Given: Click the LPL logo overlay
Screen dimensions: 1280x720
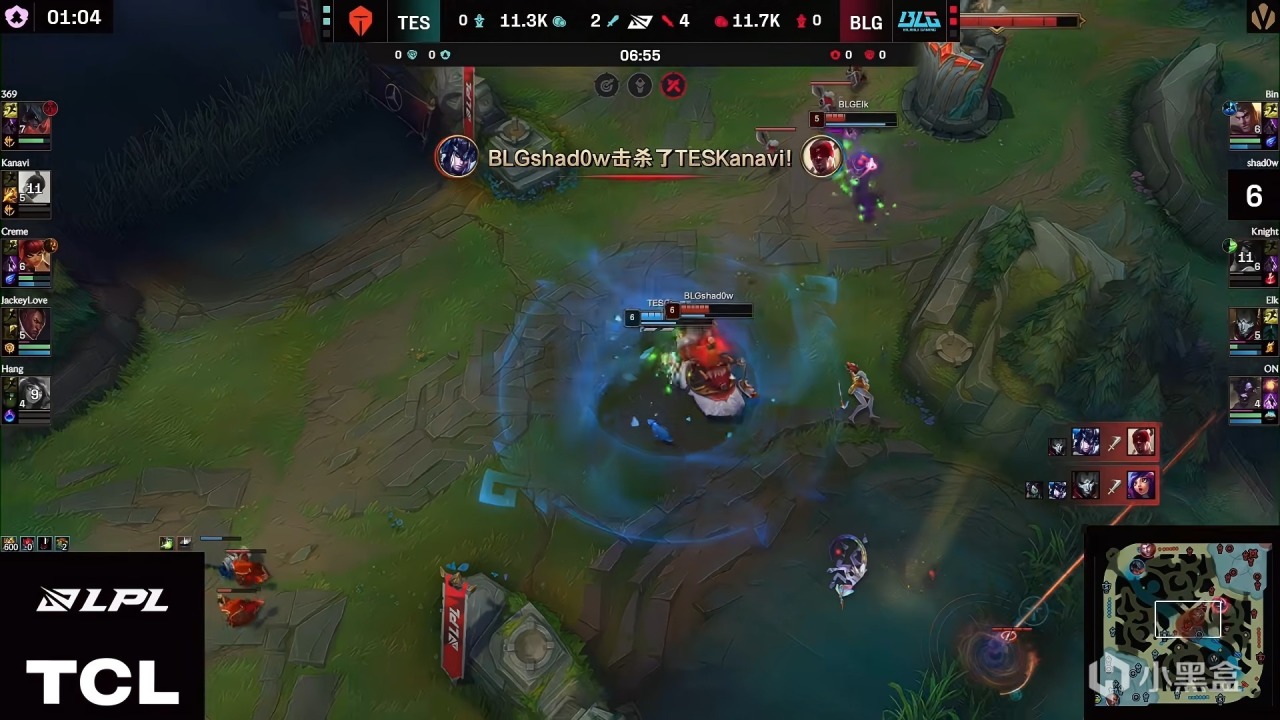Looking at the screenshot, I should (x=102, y=600).
